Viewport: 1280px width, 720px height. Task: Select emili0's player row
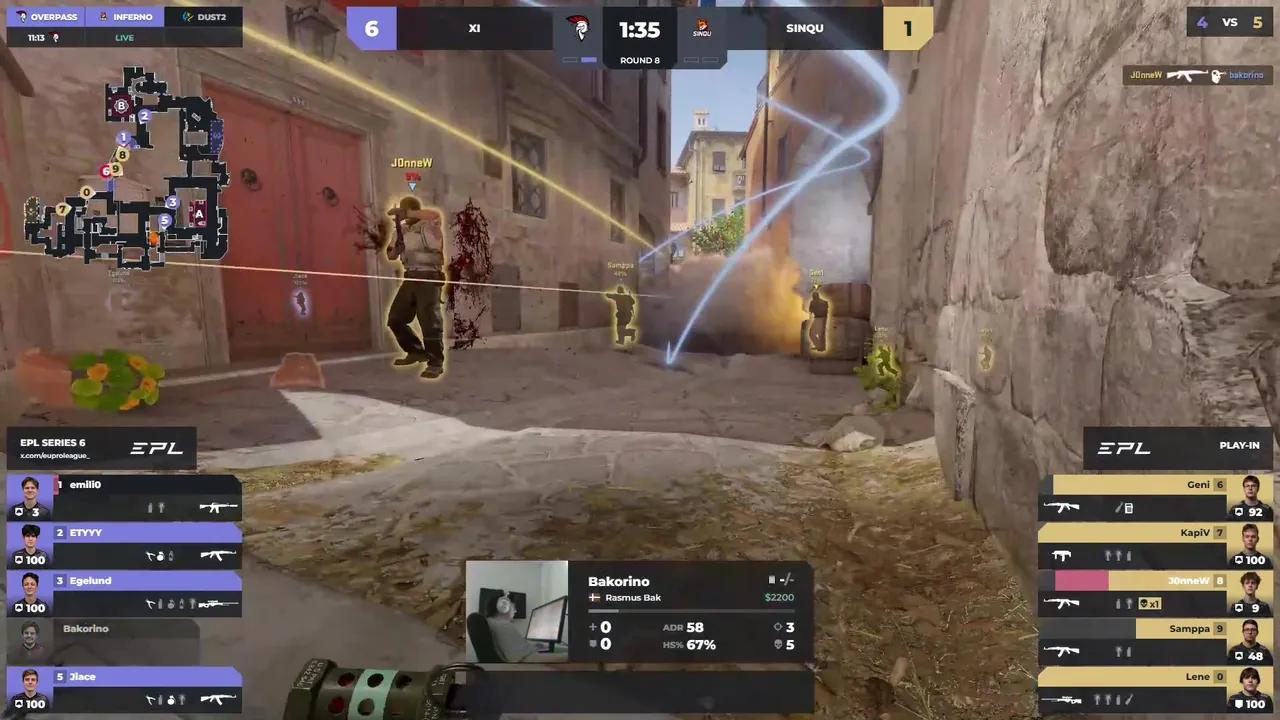point(124,497)
